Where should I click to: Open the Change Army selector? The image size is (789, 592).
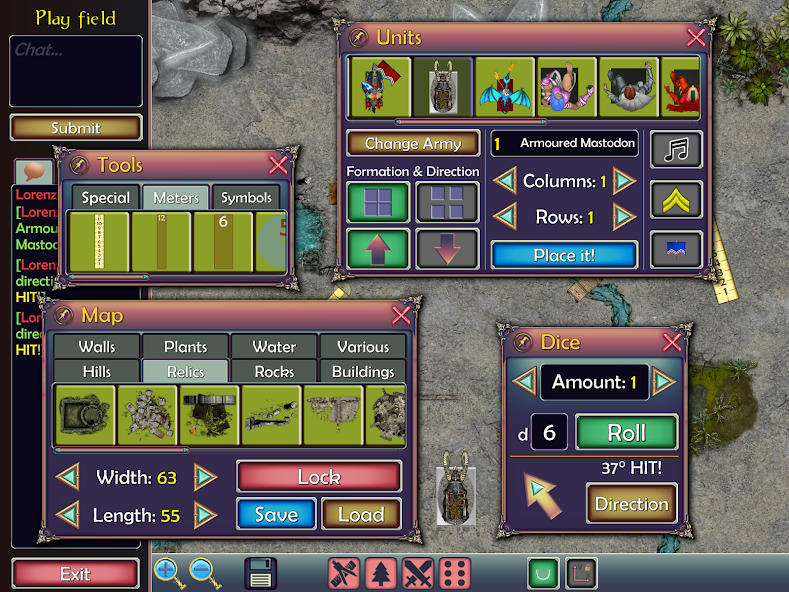point(412,144)
